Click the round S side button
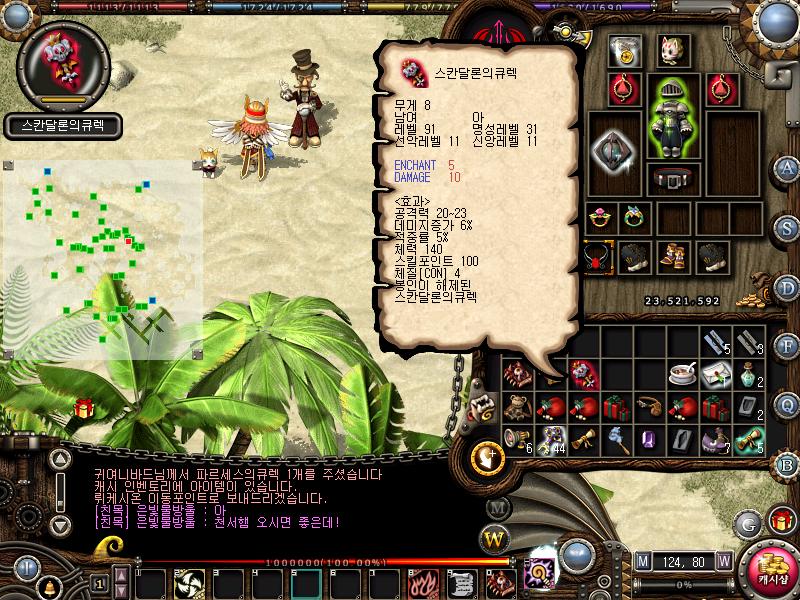 point(787,227)
